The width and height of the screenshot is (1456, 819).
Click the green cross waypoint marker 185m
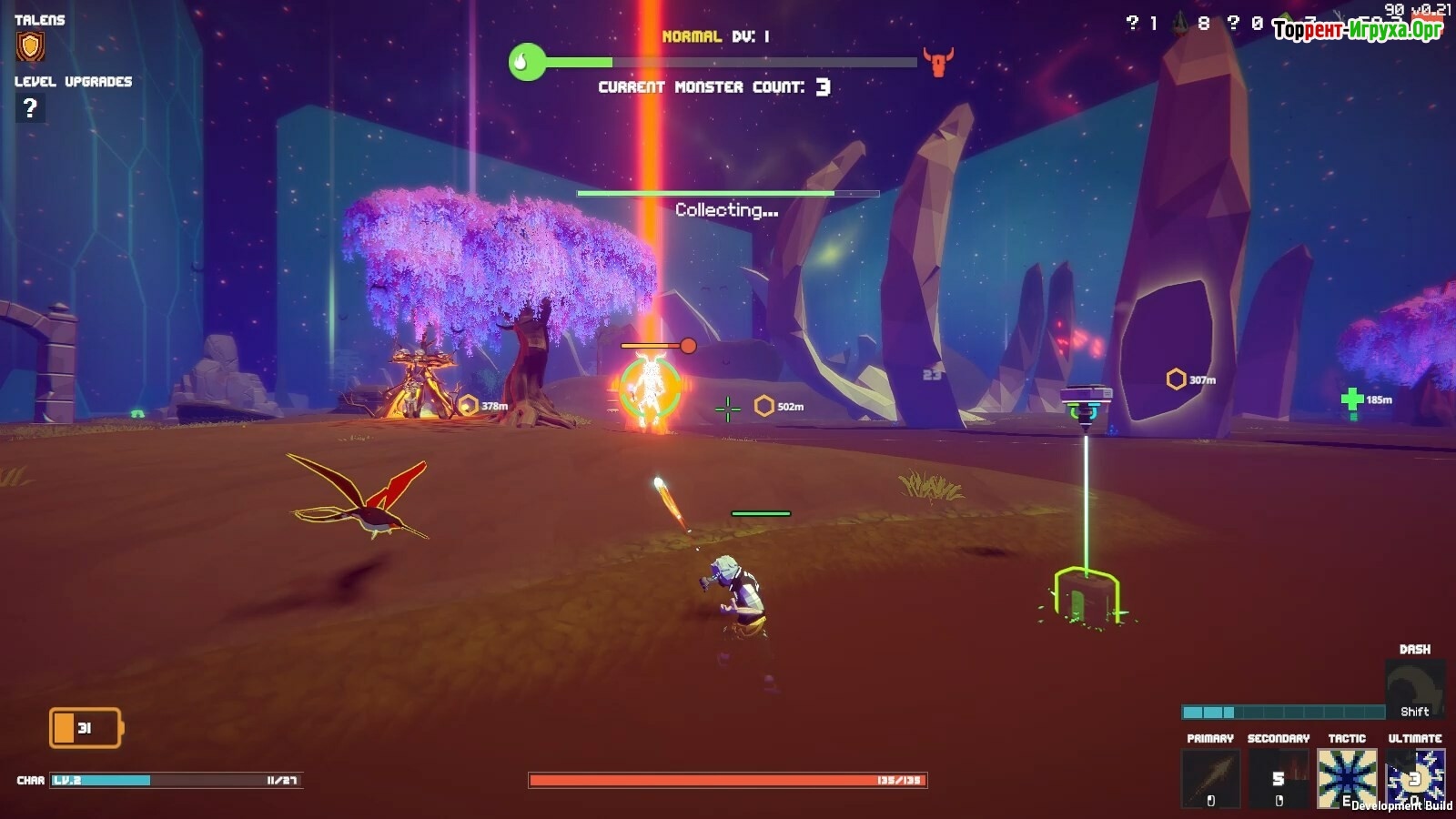[1352, 399]
